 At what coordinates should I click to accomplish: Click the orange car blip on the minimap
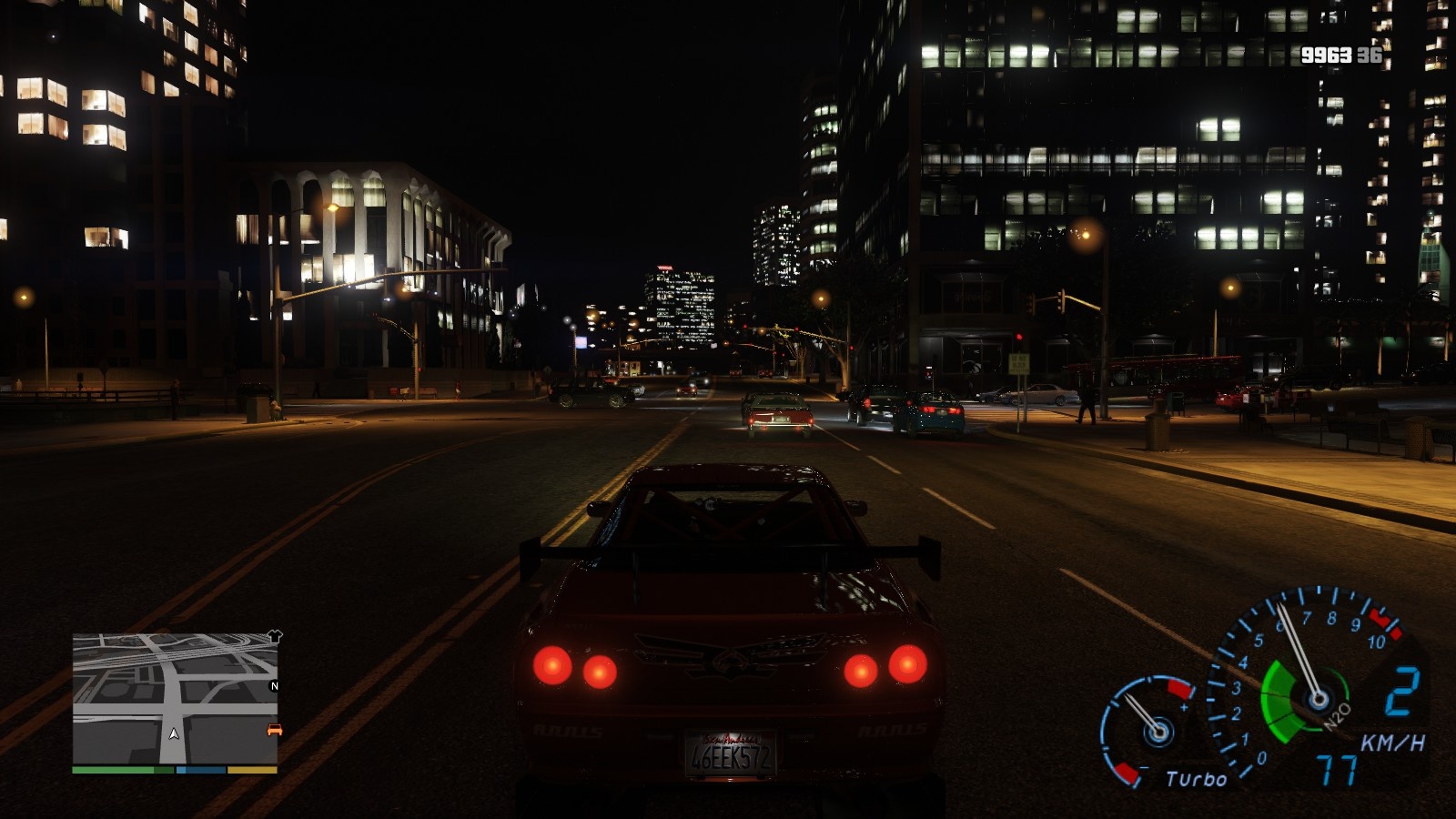point(274,730)
